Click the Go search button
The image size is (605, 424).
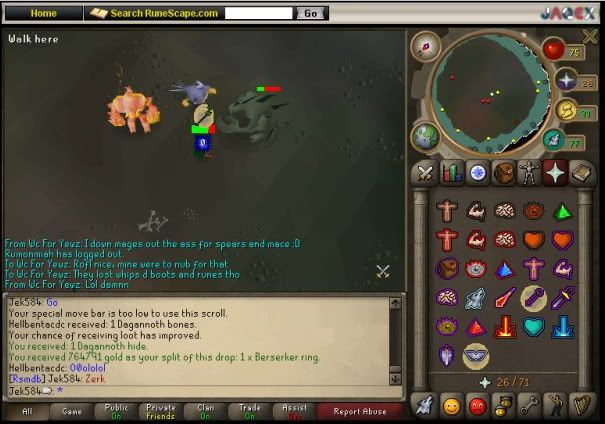311,13
